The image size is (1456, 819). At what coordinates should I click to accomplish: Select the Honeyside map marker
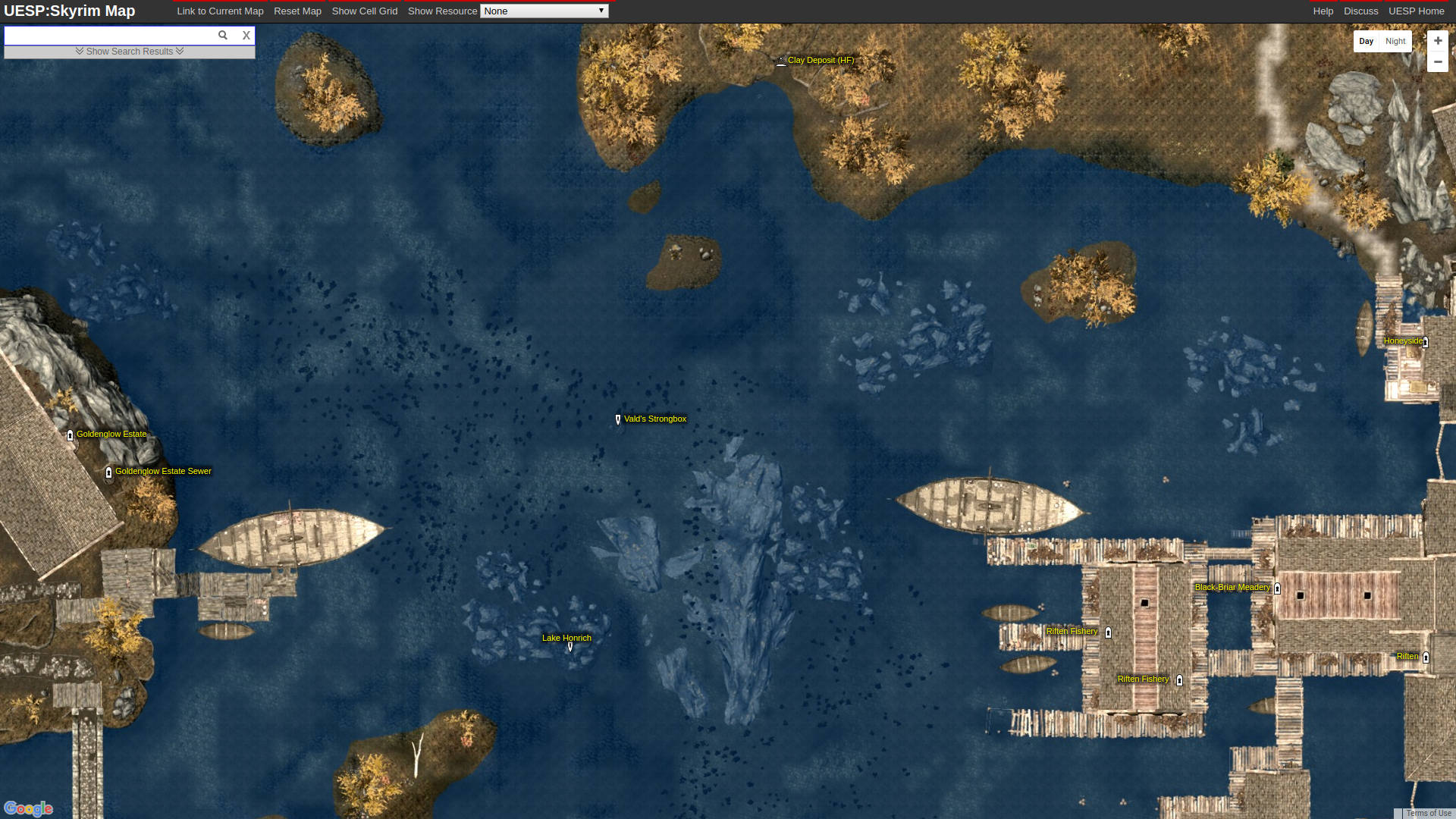(x=1426, y=342)
